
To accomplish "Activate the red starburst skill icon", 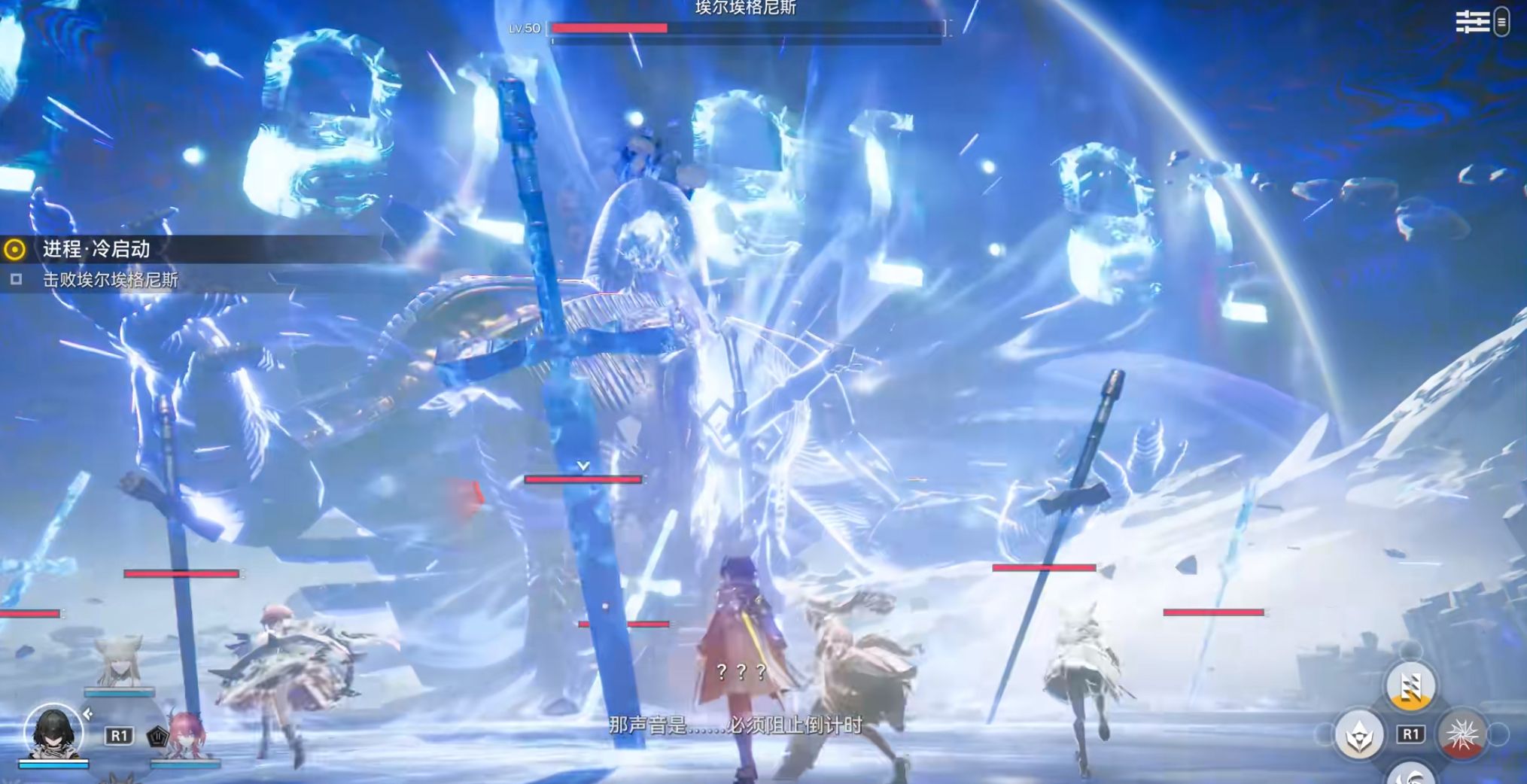I will (1462, 734).
